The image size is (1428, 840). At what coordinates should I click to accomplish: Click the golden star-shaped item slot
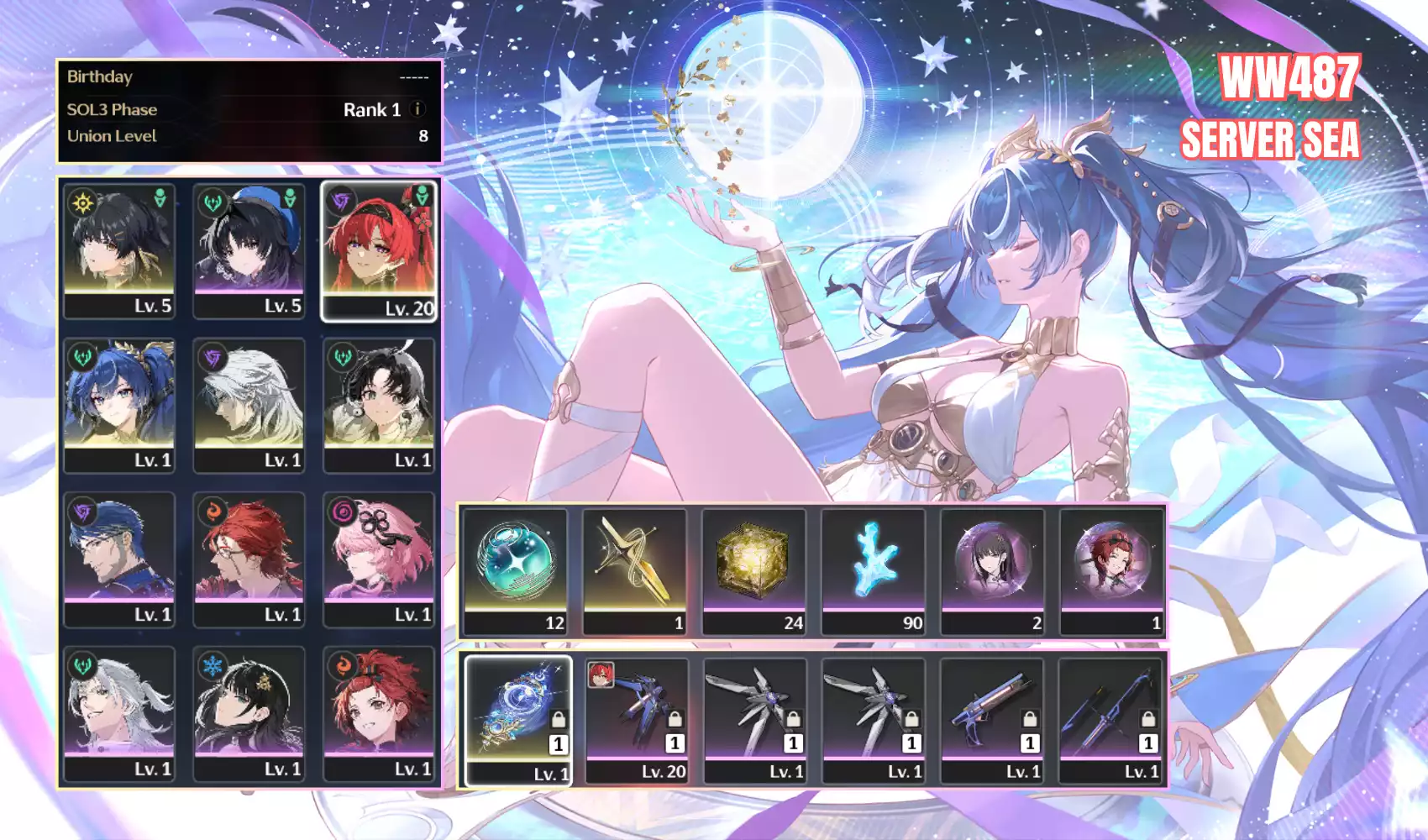point(634,571)
